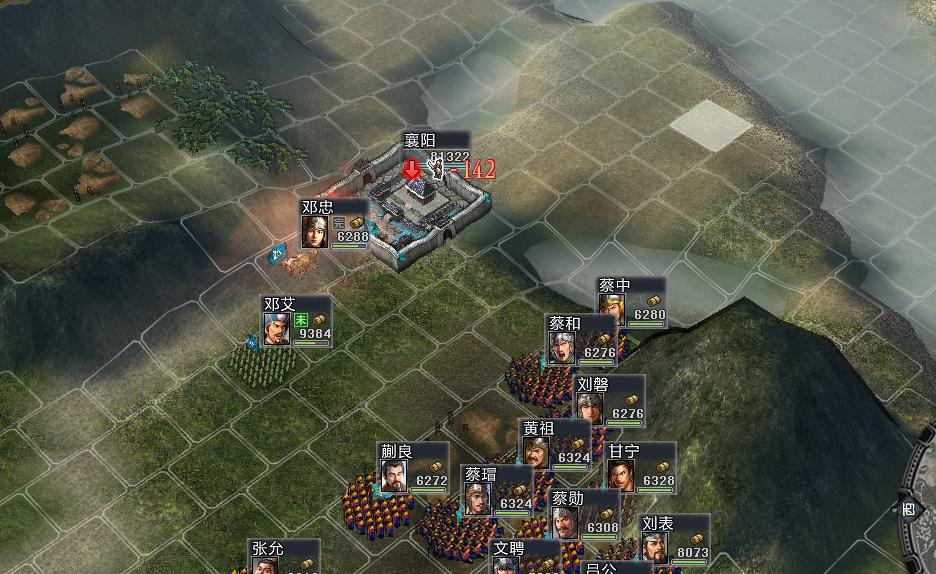The image size is (936, 574).
Task: Pick Deng Ai's (邓艾) unit plate
Action: click(x=296, y=322)
